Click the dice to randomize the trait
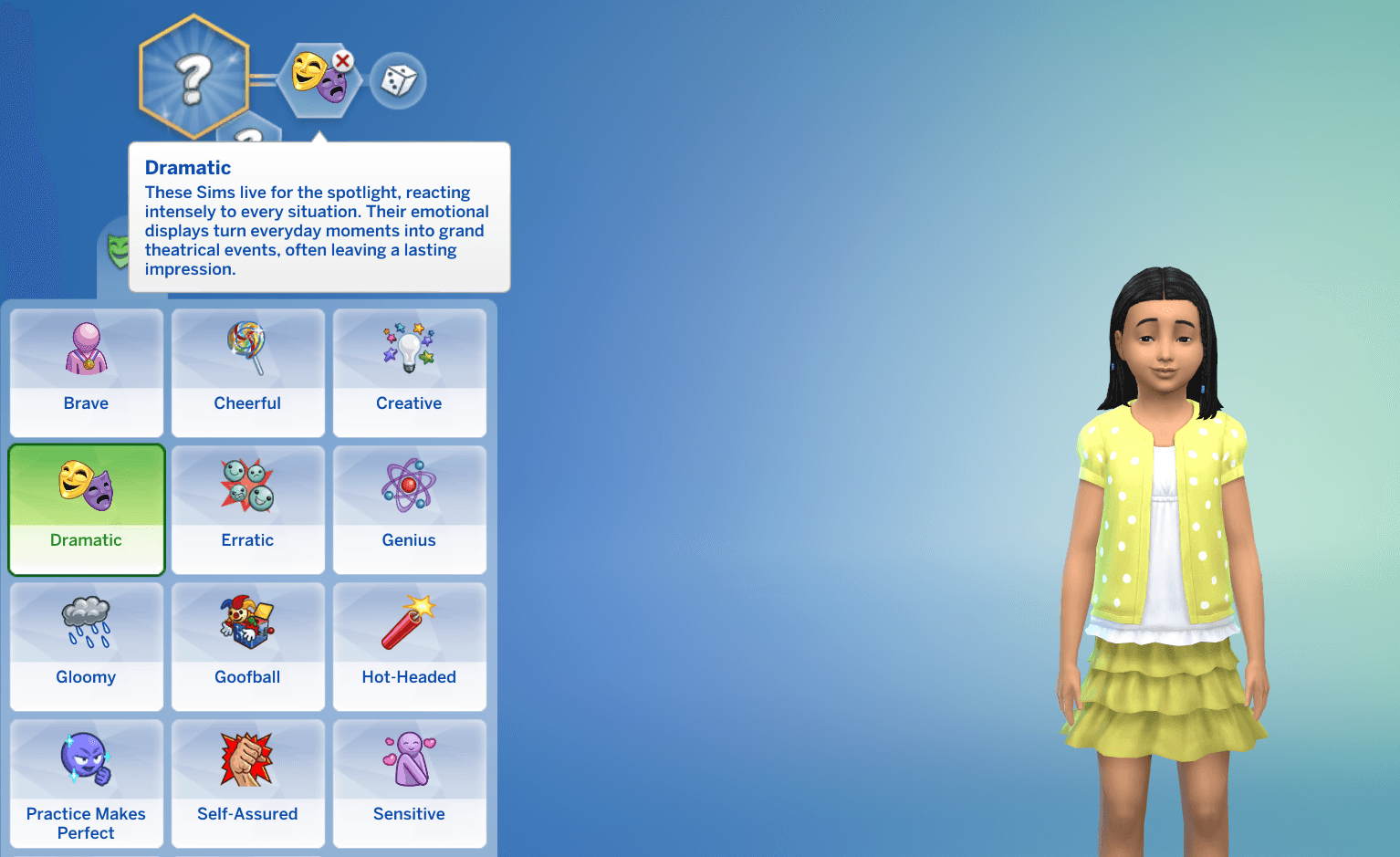The height and width of the screenshot is (857, 1400). pos(398,80)
